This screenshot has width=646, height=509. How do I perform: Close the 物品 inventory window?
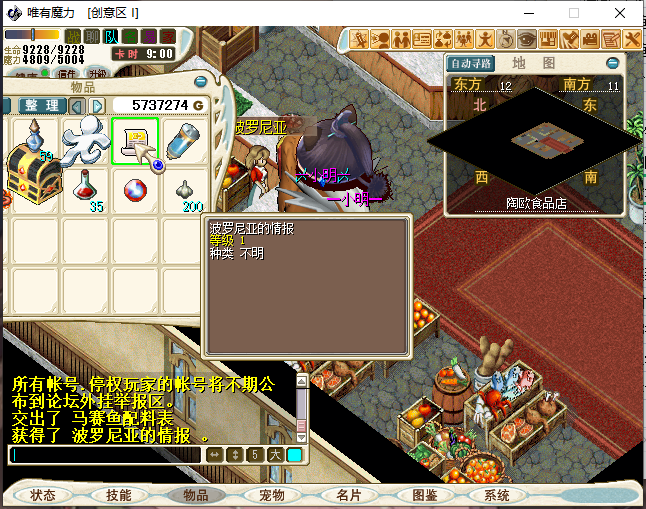coord(201,81)
